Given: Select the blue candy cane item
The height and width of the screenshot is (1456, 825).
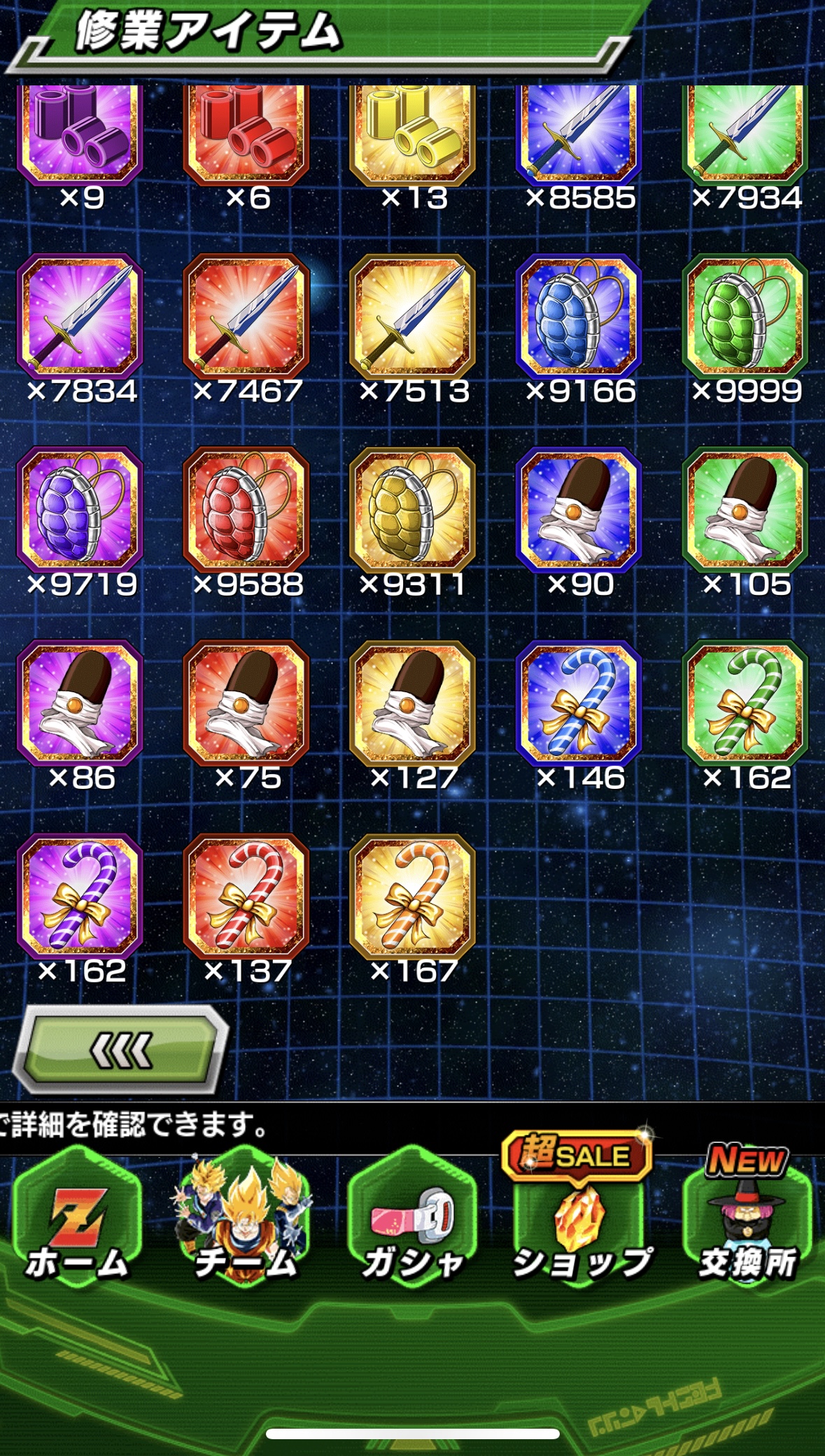Looking at the screenshot, I should (x=579, y=703).
